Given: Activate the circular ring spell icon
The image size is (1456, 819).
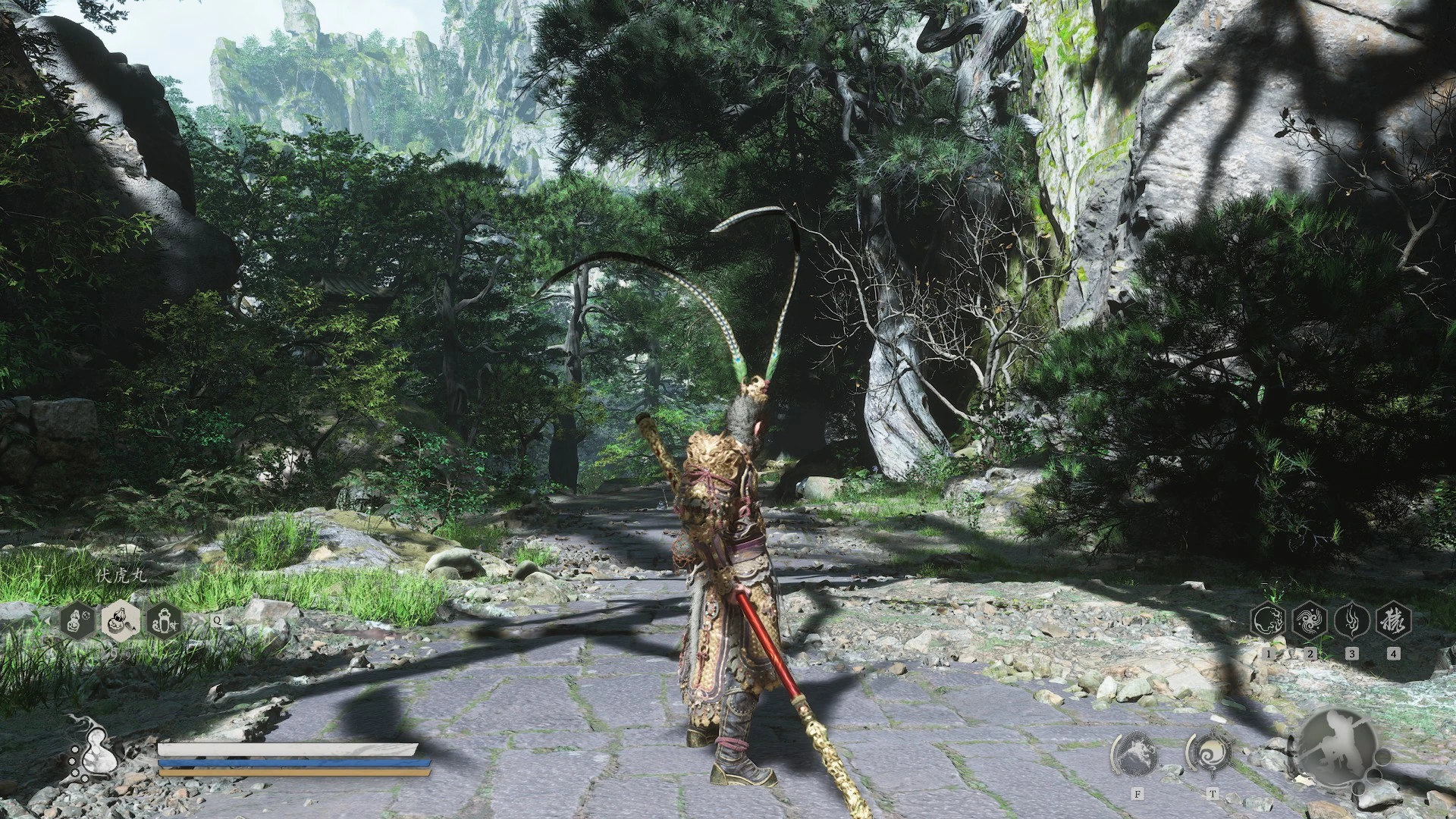Looking at the screenshot, I should pyautogui.click(x=1268, y=621).
